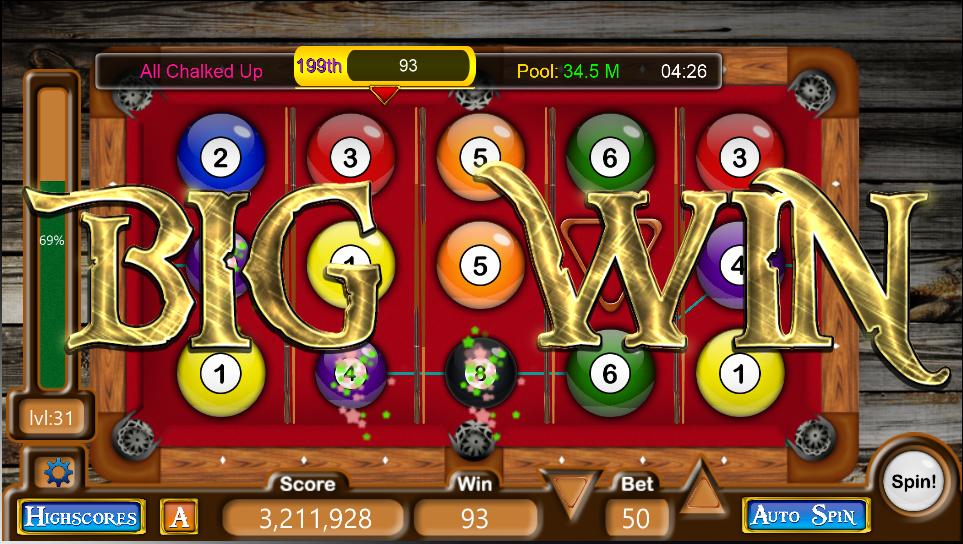Open the Highscores list

click(81, 517)
